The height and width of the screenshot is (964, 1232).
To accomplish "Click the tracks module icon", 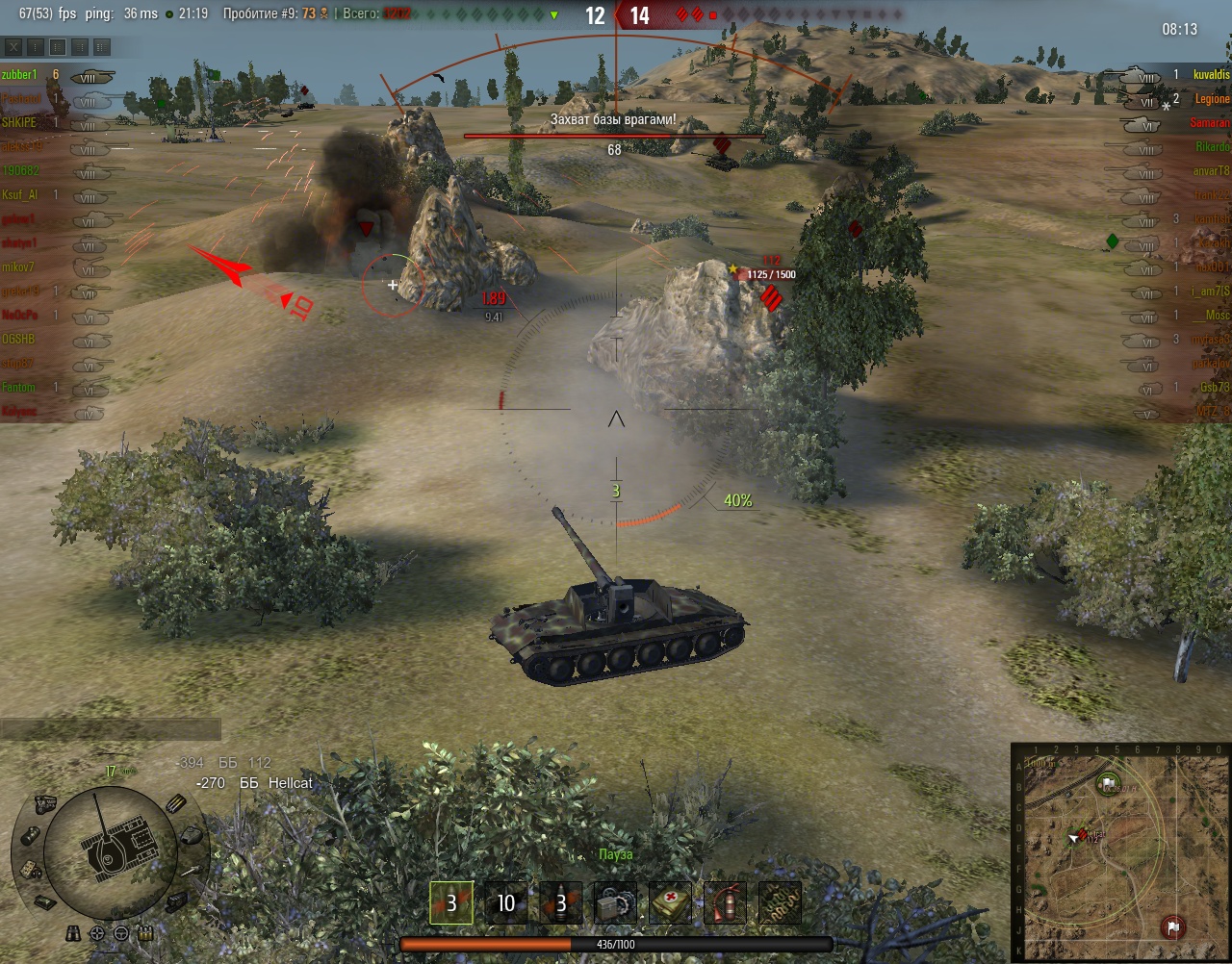I will (177, 901).
